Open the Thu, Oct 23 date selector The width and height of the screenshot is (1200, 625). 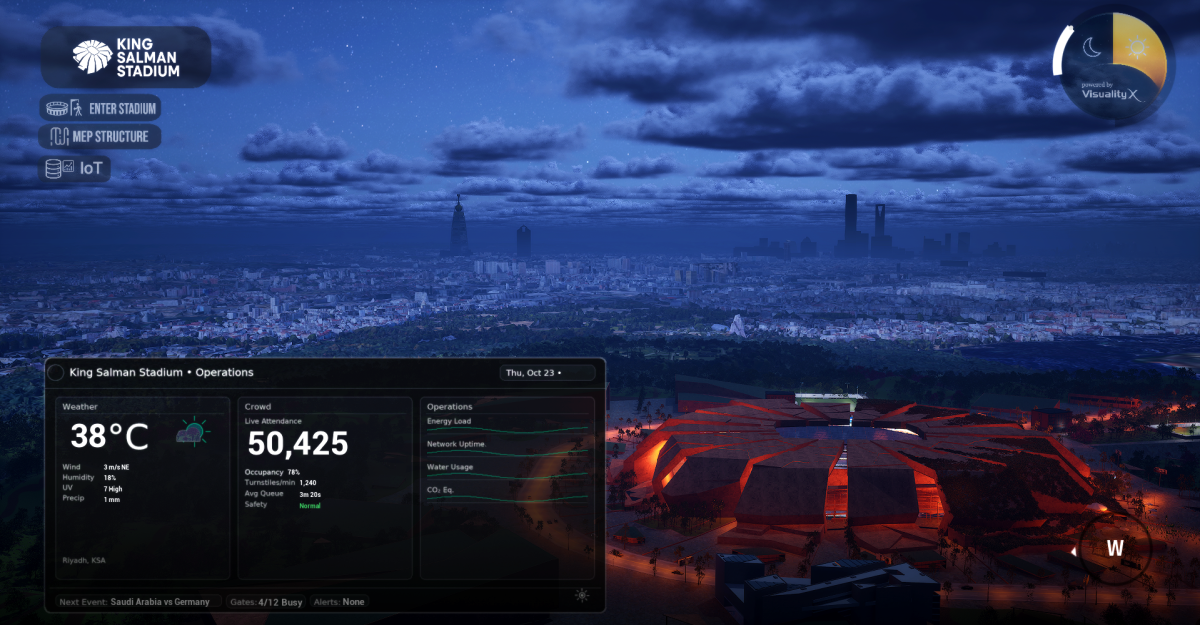tap(547, 373)
